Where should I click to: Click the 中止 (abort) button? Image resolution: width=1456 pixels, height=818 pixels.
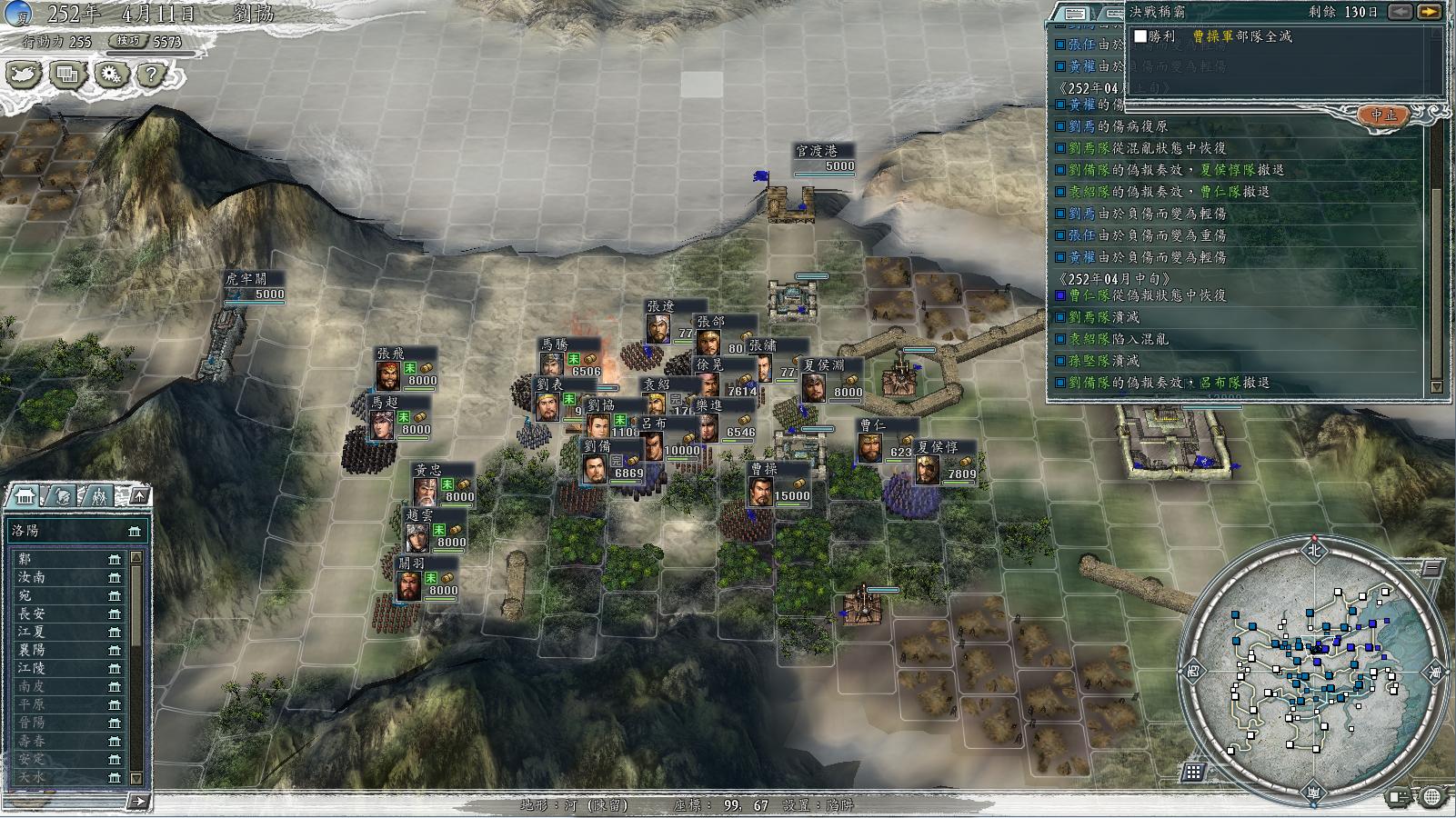point(1383,115)
